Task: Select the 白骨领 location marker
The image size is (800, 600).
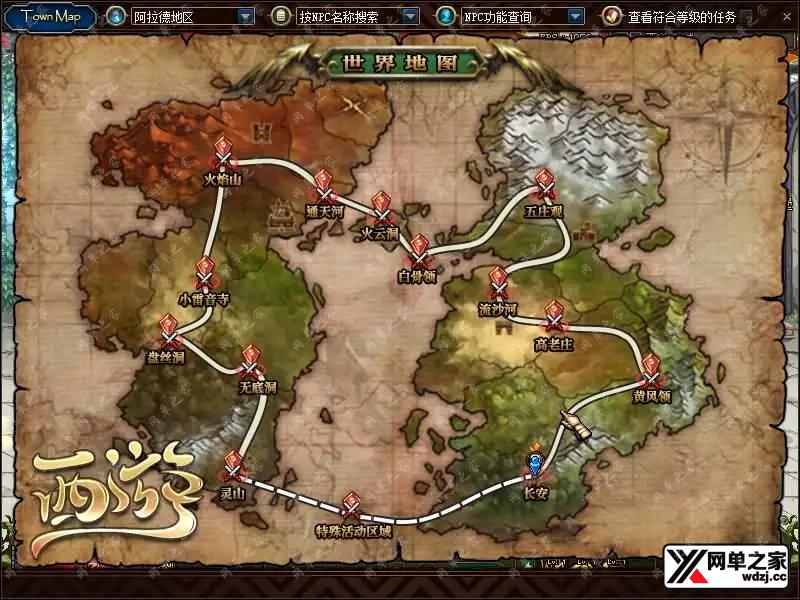Action: point(418,251)
